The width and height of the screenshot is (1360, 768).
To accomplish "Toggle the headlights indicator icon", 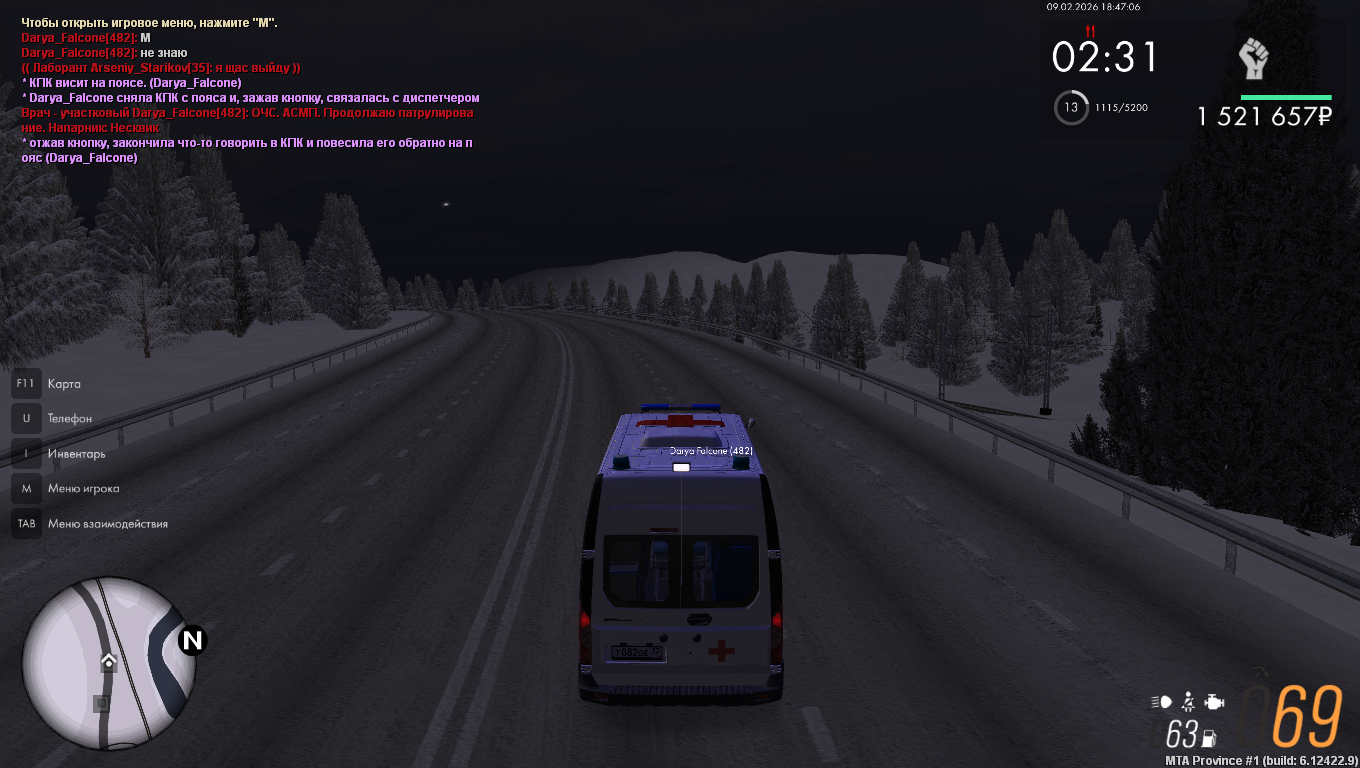I will click(1161, 701).
